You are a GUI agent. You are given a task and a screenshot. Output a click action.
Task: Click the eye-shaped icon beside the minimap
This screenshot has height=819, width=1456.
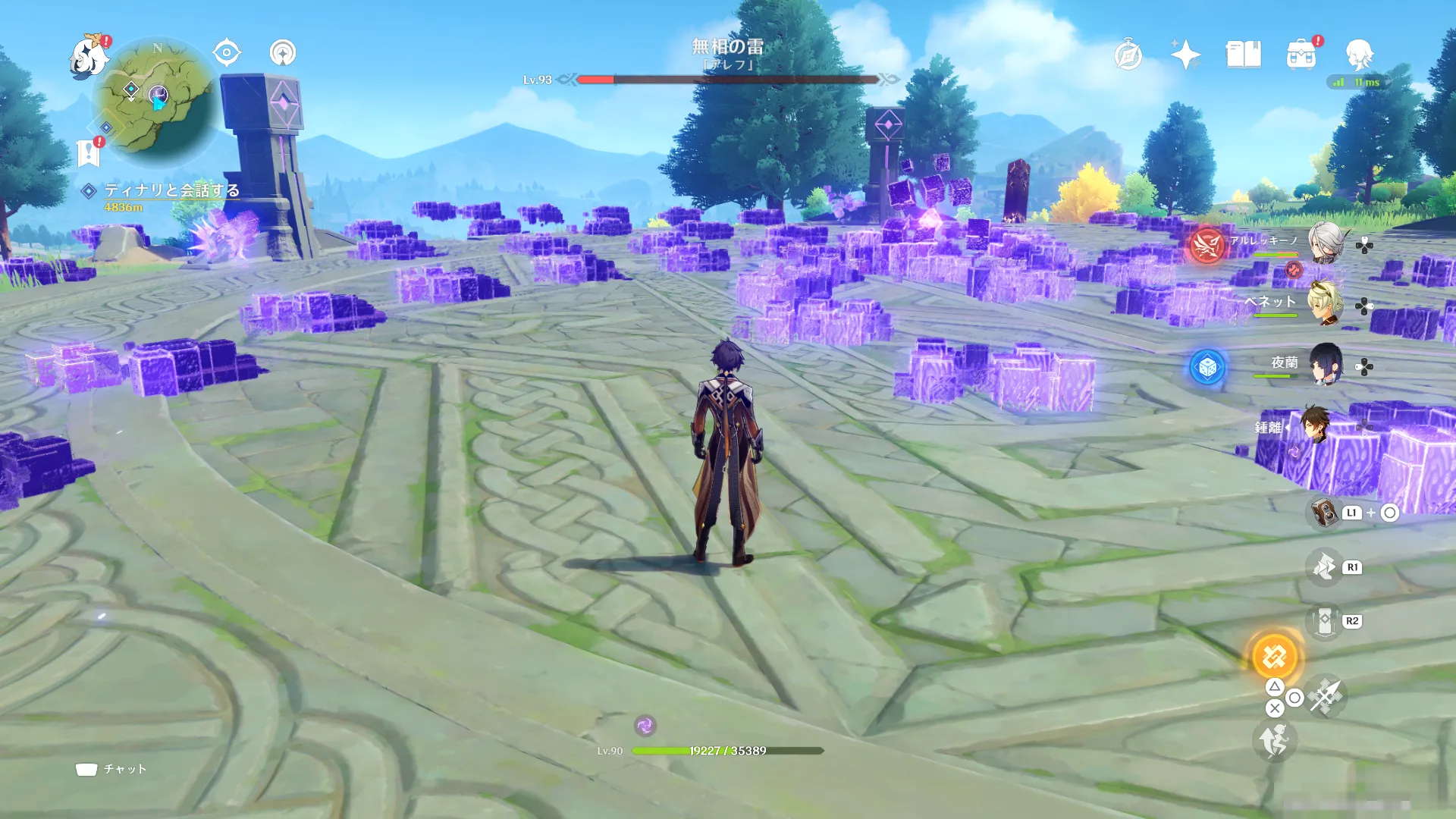point(227,52)
